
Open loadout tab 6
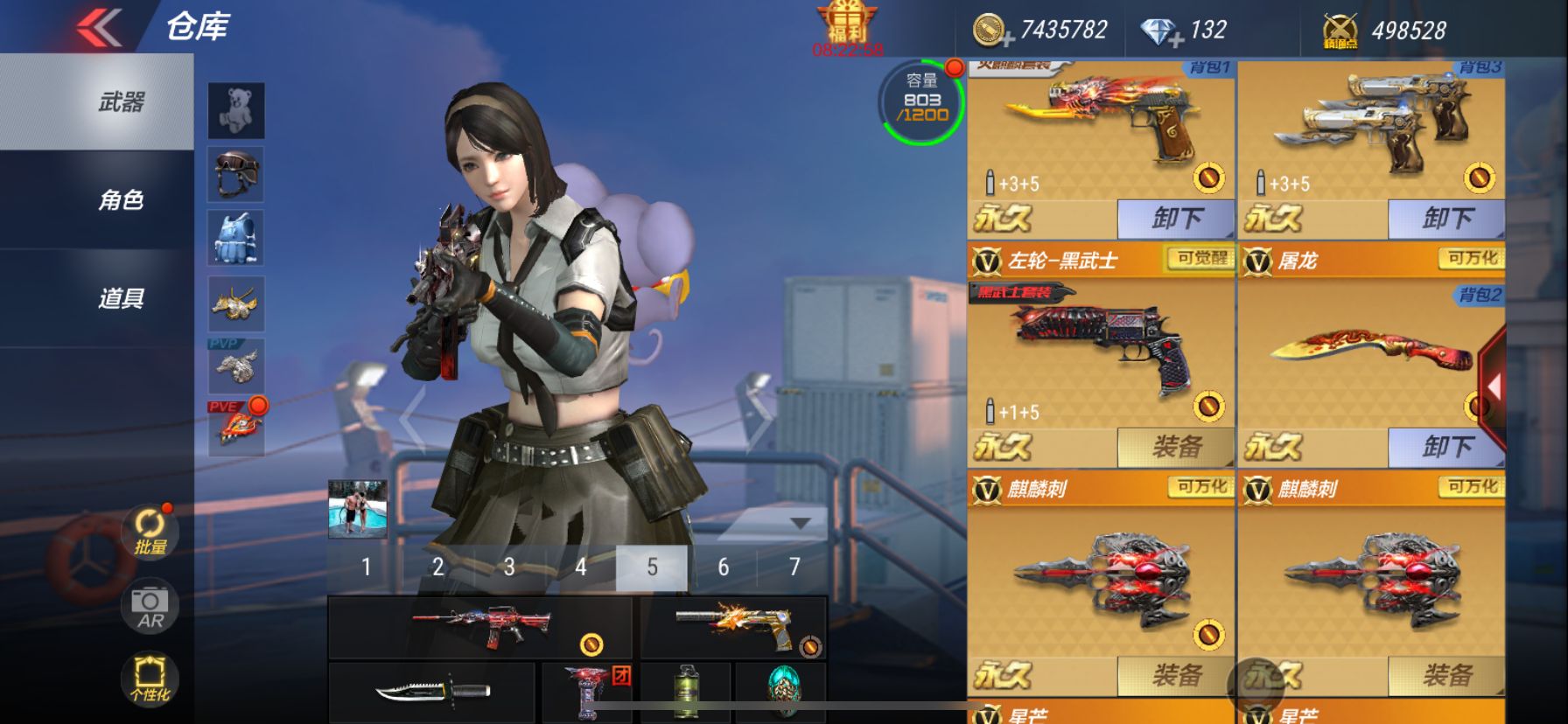[x=722, y=567]
